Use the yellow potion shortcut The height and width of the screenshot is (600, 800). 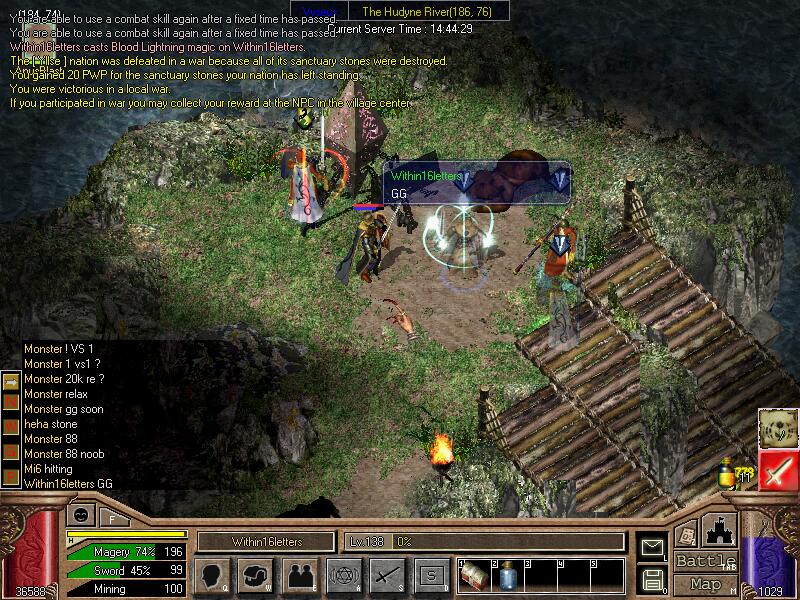click(x=728, y=475)
